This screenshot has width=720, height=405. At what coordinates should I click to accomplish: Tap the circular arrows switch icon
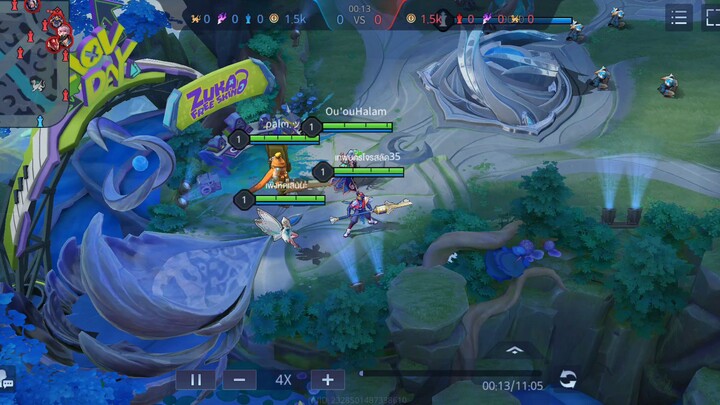[x=568, y=379]
